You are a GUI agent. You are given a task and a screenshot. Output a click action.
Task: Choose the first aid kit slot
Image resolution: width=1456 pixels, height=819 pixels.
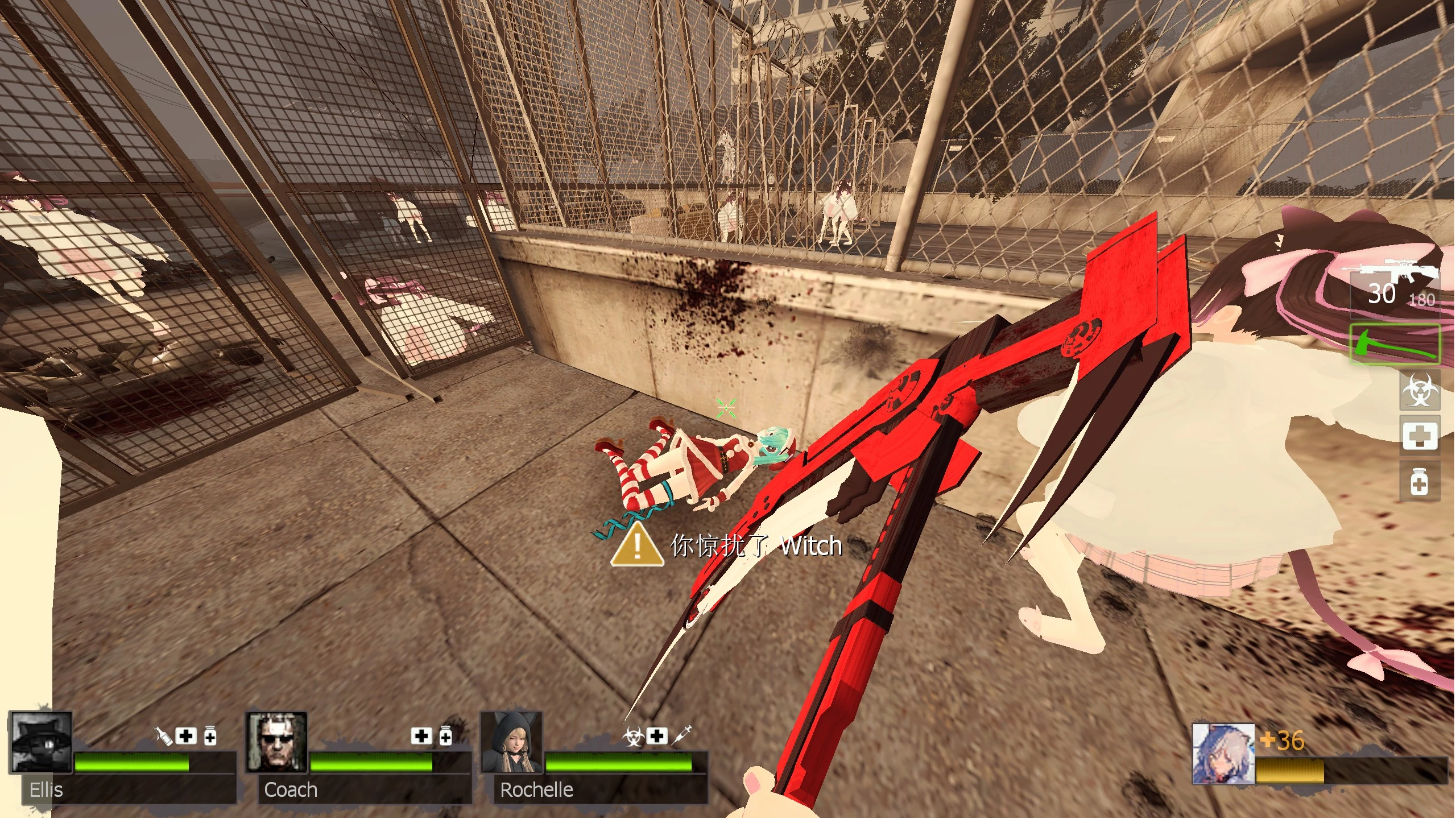(x=1420, y=436)
